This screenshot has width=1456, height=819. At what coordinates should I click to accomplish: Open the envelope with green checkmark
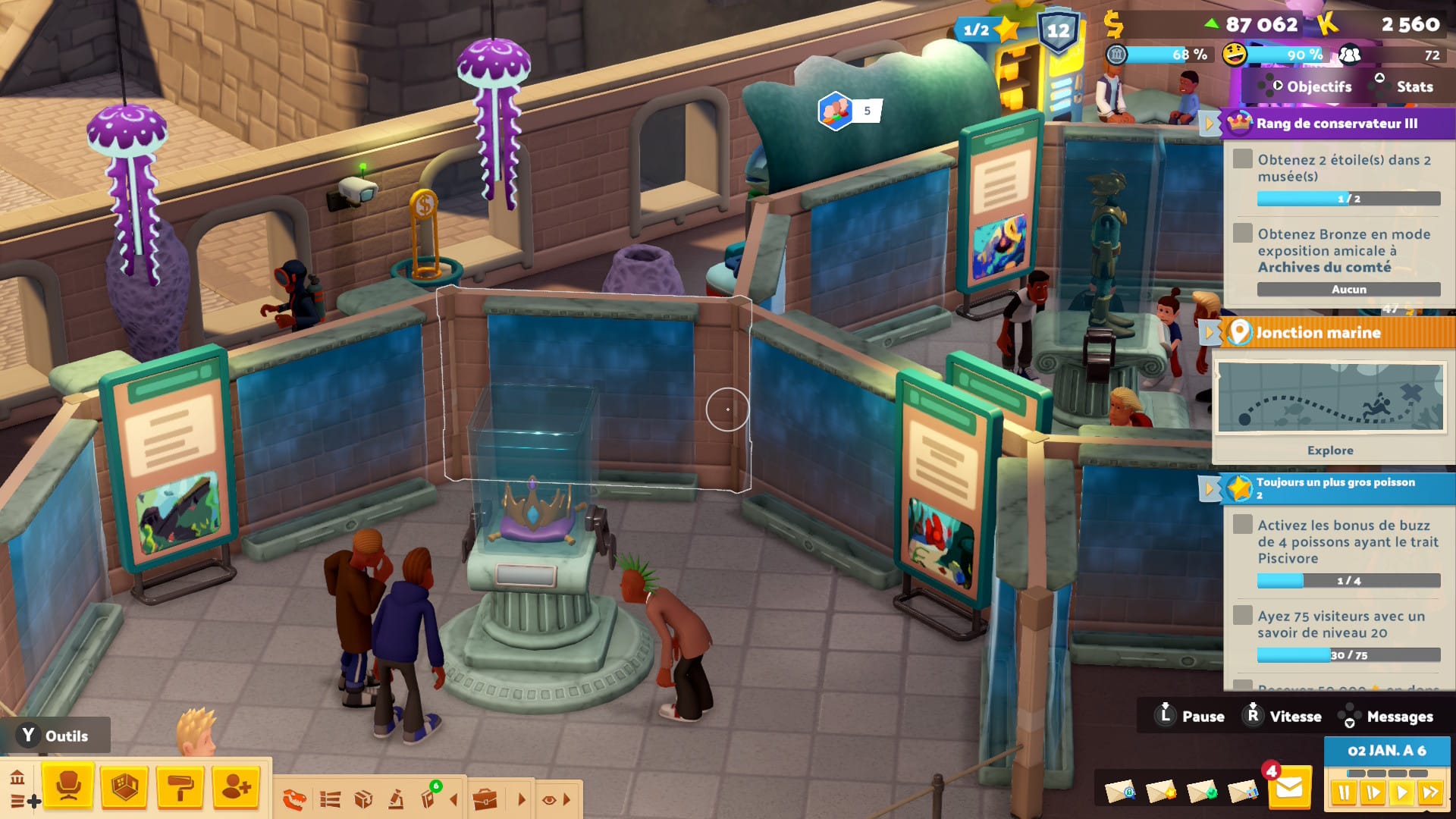pyautogui.click(x=1202, y=791)
